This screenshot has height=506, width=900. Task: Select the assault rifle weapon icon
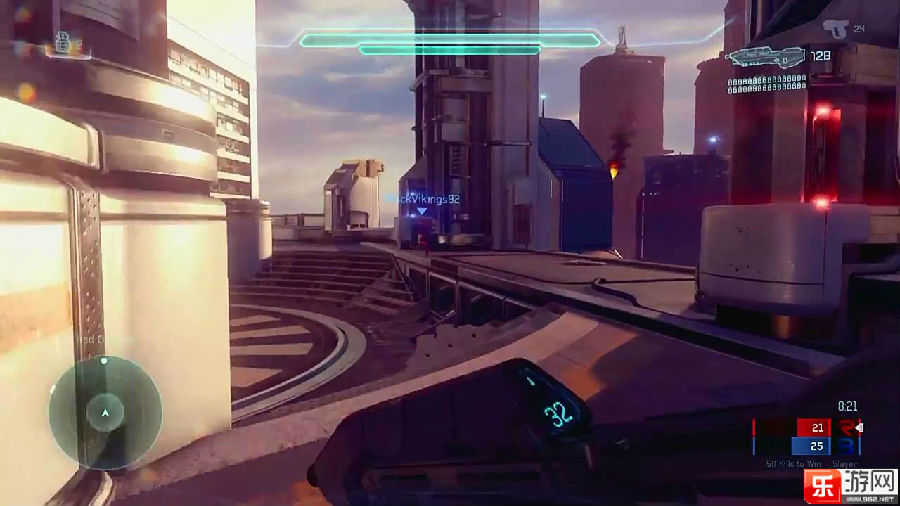tap(765, 57)
